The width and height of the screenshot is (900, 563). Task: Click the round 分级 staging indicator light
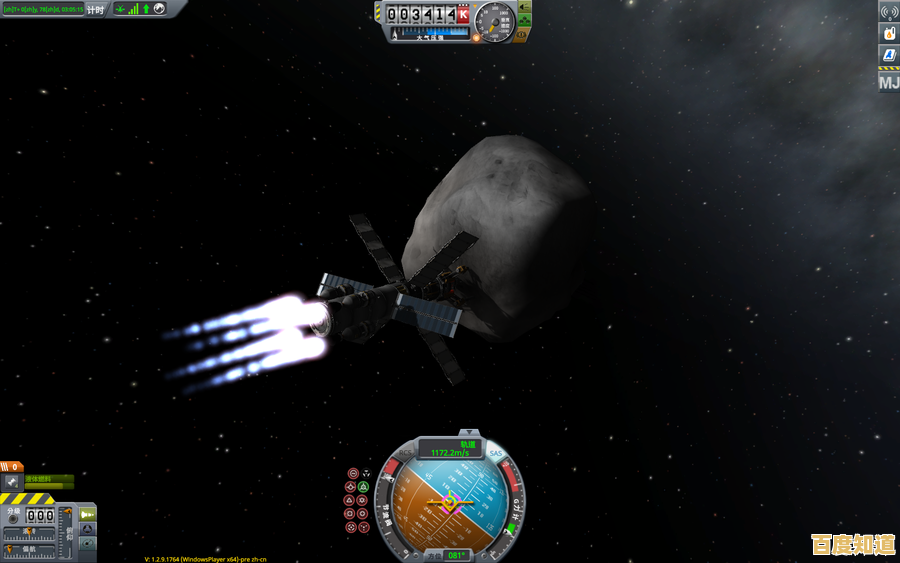(x=13, y=520)
